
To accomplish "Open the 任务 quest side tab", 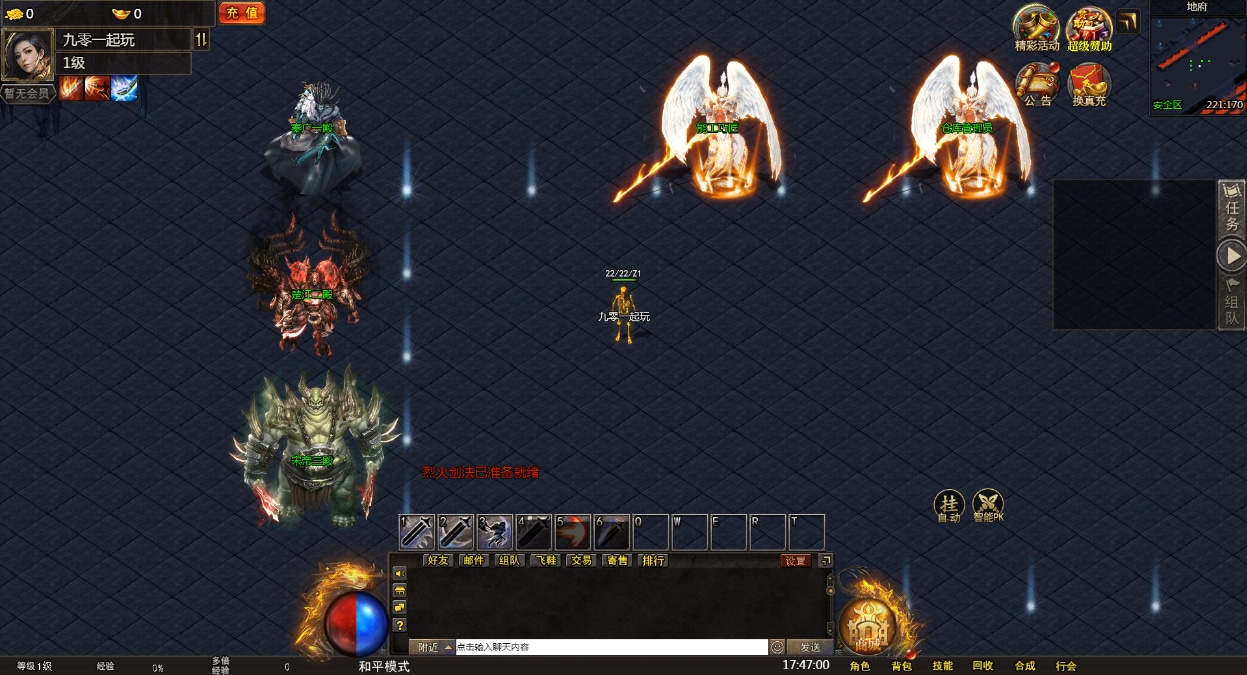I will 1232,209.
